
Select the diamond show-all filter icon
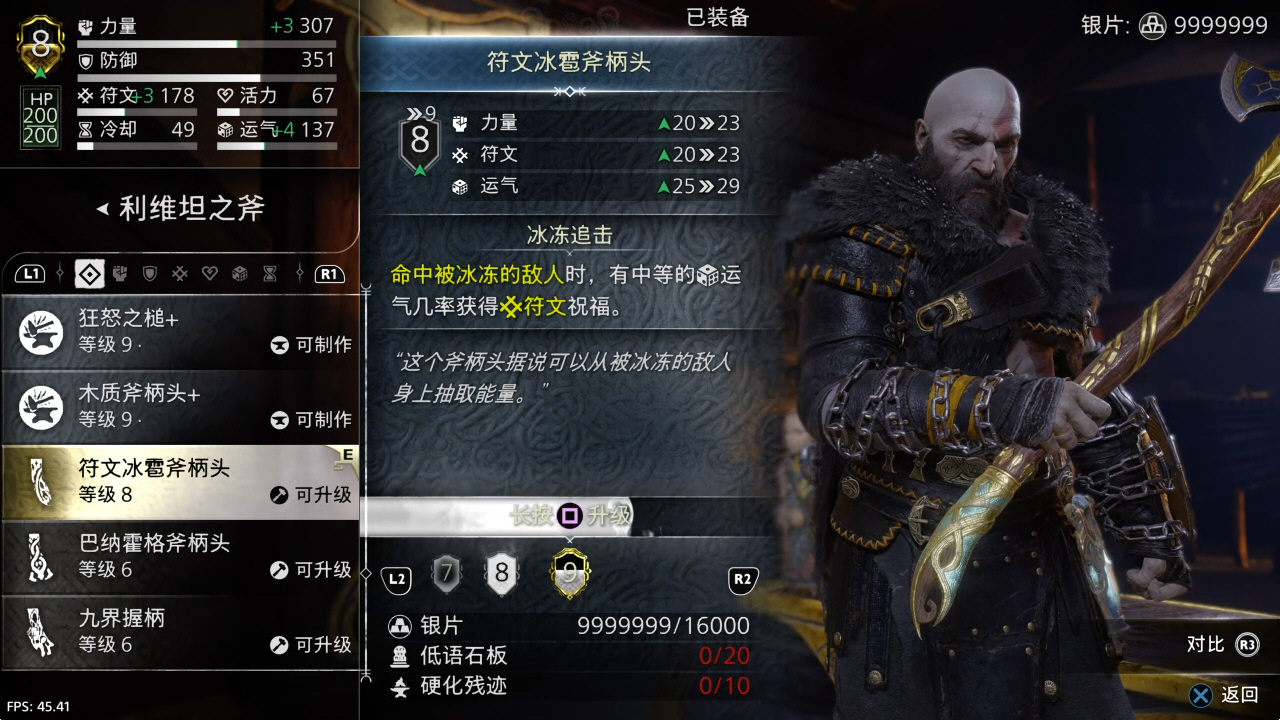tap(89, 274)
